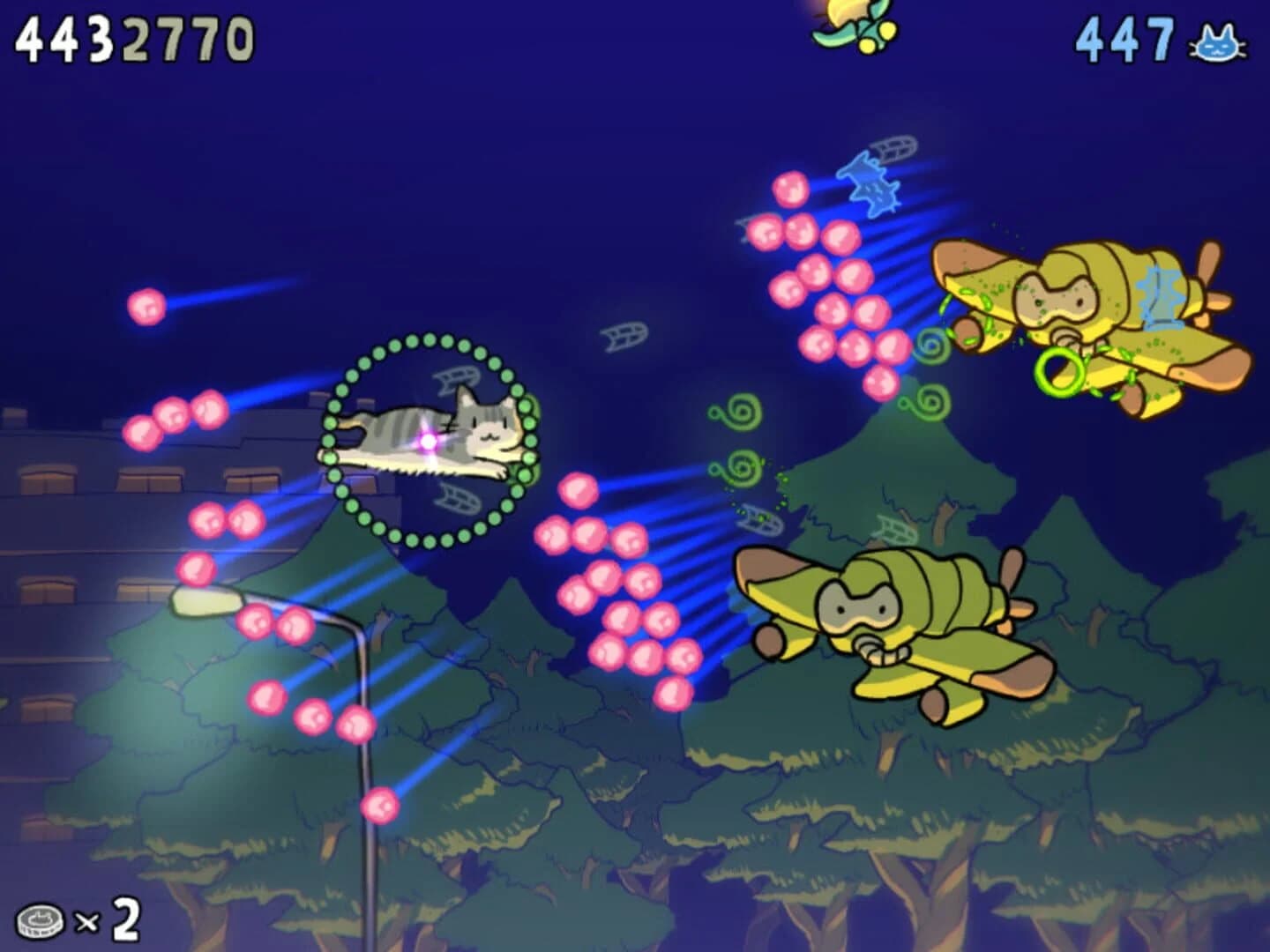Click the gray cat player character
This screenshot has width=1270, height=952.
point(430,434)
